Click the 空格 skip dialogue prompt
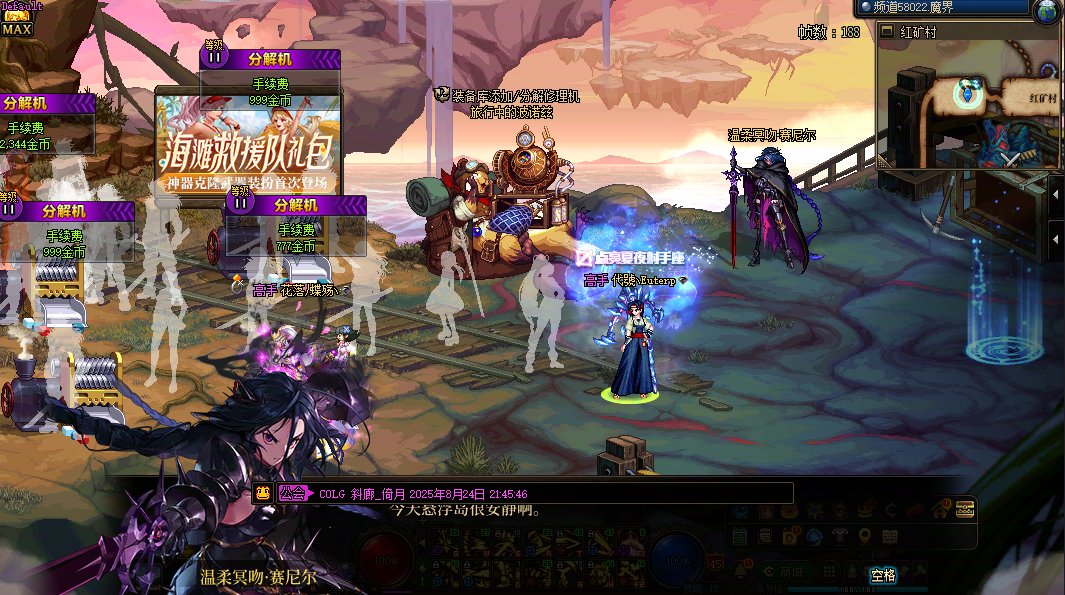This screenshot has width=1065, height=595. point(883,575)
